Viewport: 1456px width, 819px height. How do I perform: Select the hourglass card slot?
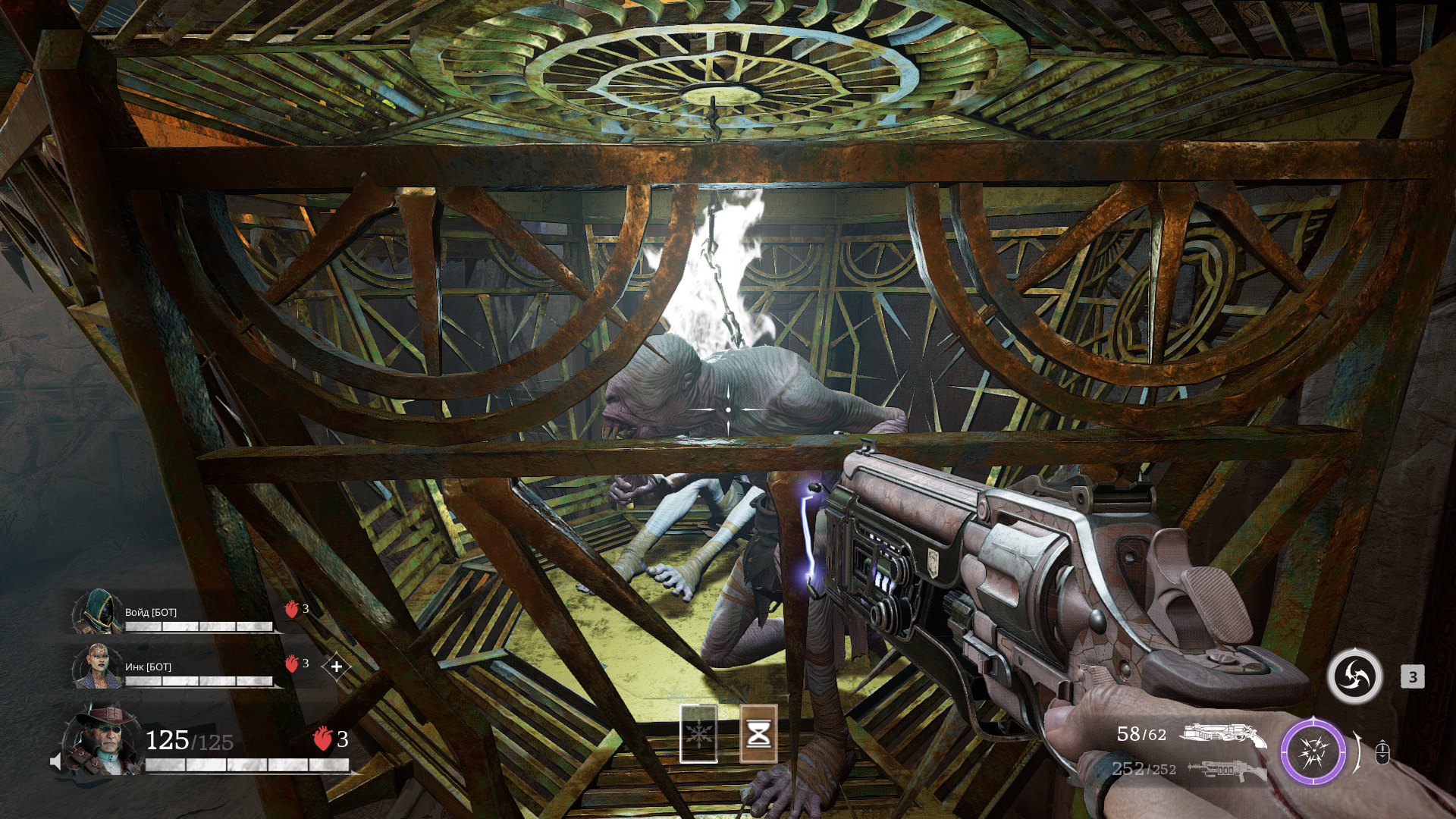758,733
